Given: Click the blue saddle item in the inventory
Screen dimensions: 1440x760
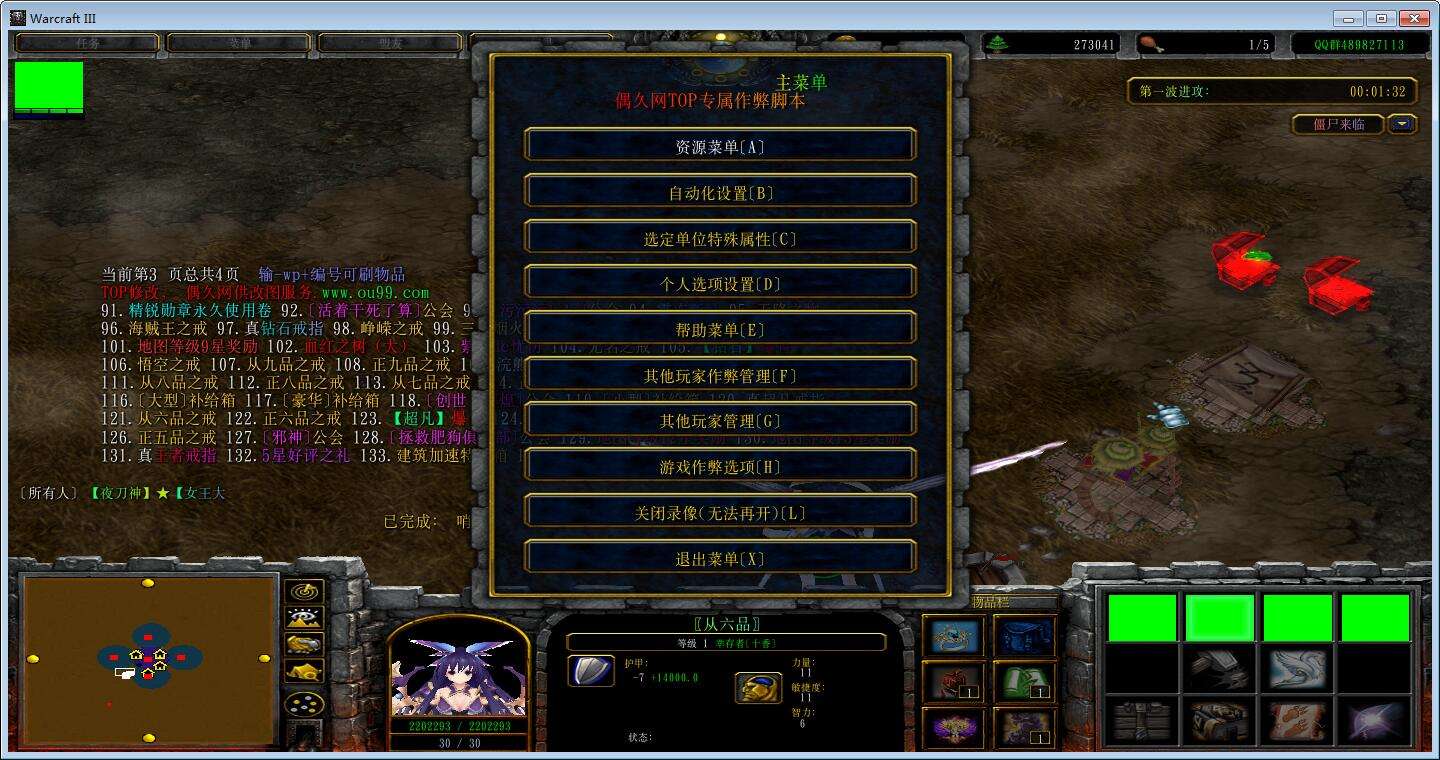Looking at the screenshot, I should click(1023, 638).
